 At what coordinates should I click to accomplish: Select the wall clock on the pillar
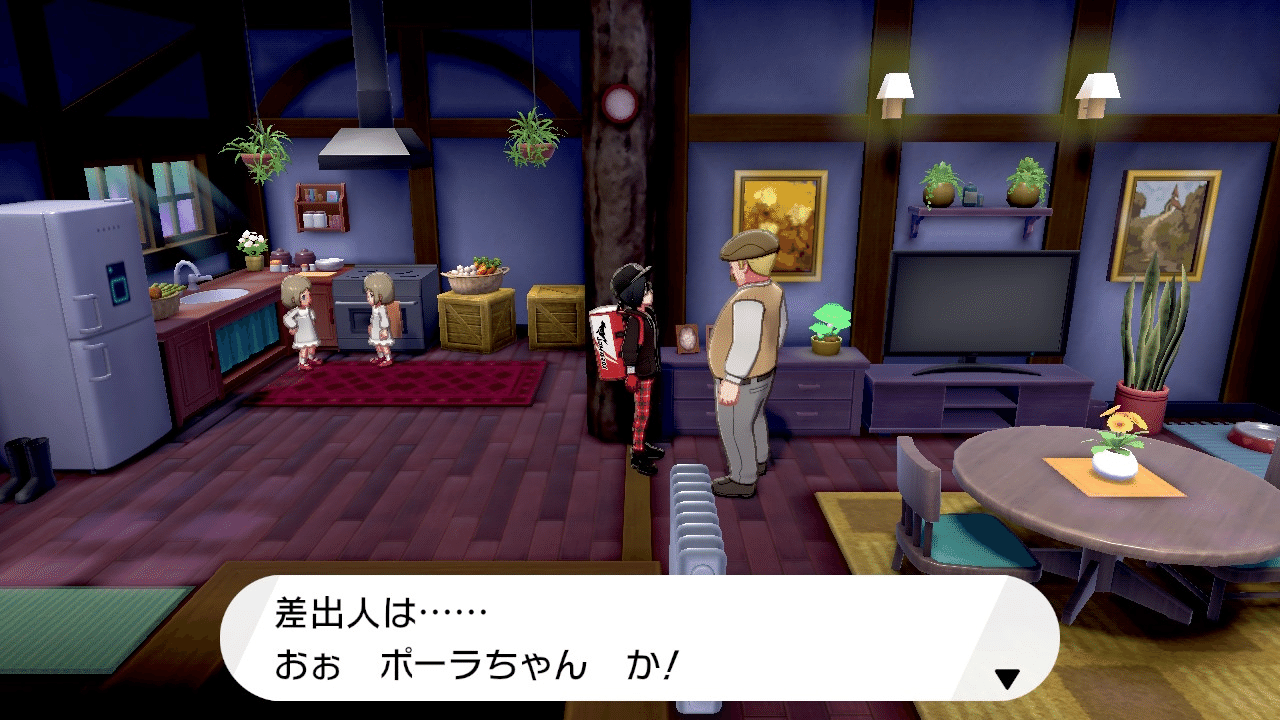pyautogui.click(x=620, y=103)
